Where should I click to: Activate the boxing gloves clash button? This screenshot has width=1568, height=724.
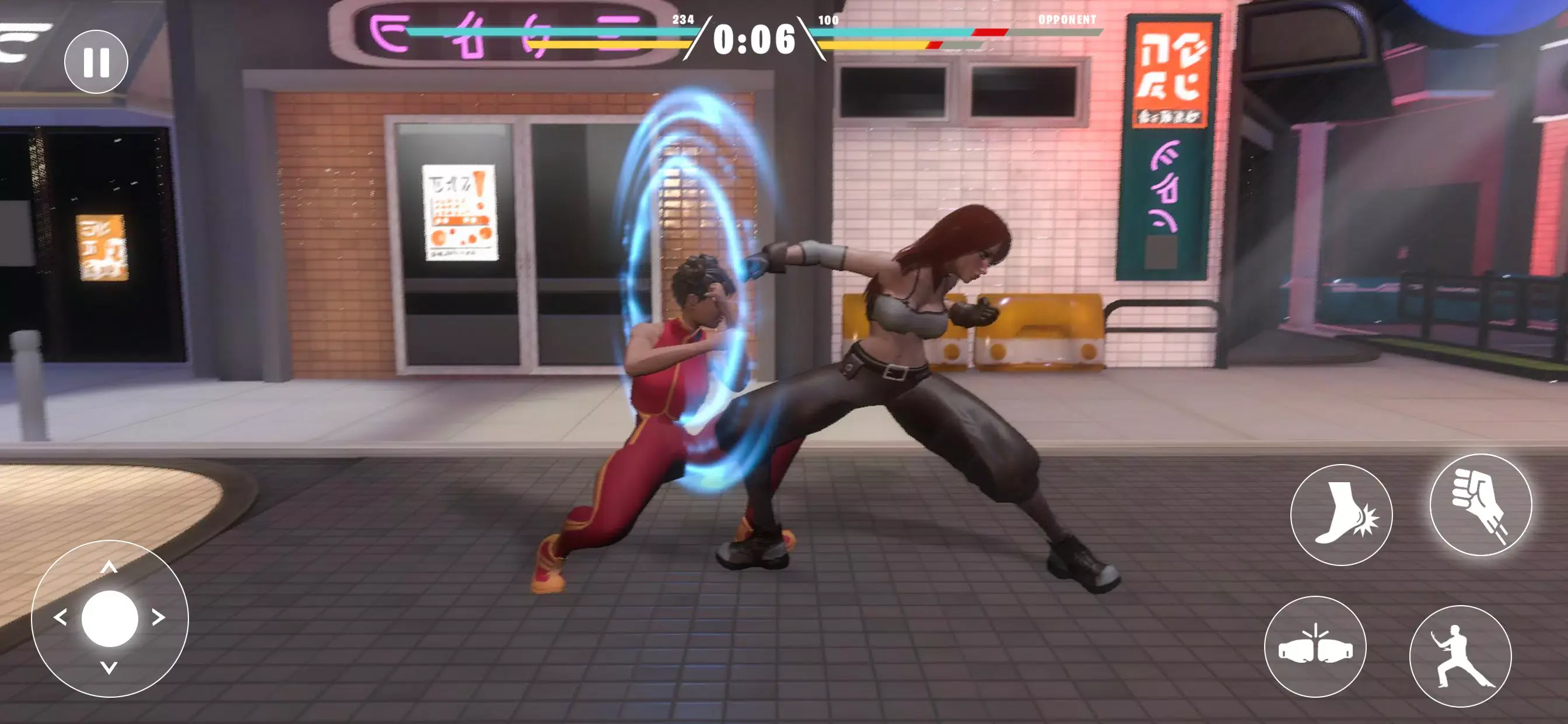(1315, 646)
